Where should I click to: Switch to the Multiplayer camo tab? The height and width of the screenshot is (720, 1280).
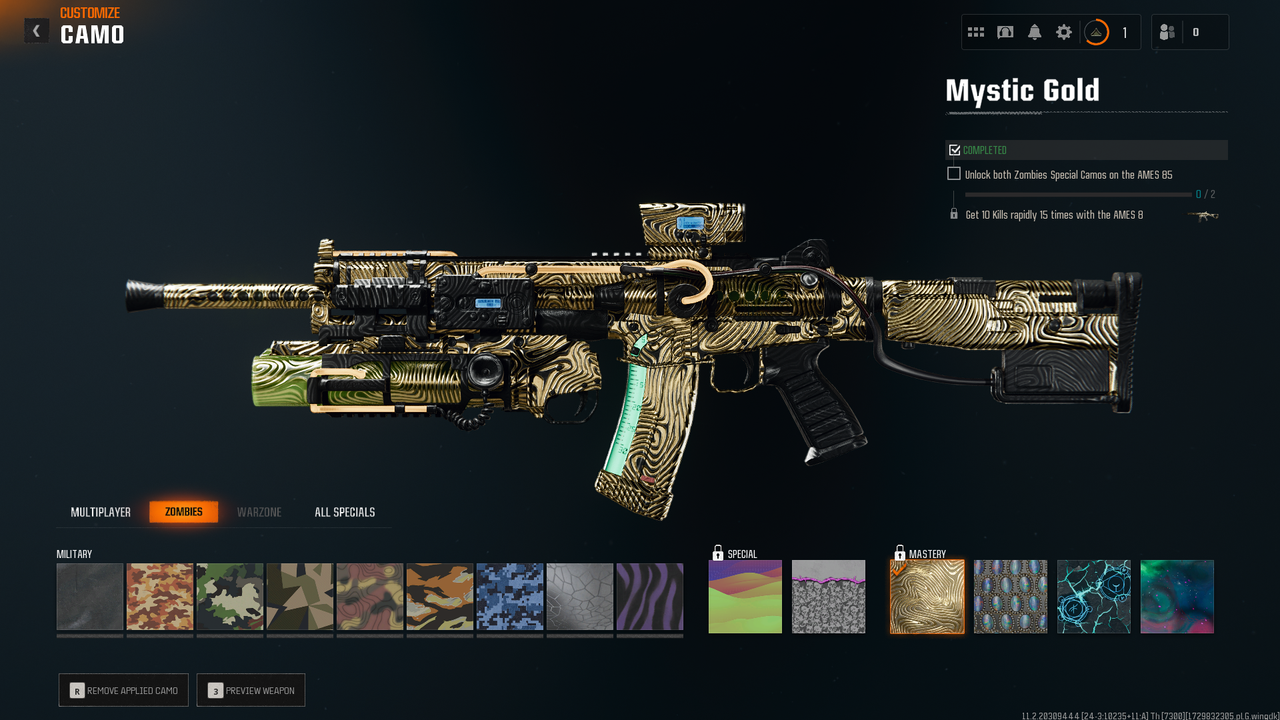[101, 512]
